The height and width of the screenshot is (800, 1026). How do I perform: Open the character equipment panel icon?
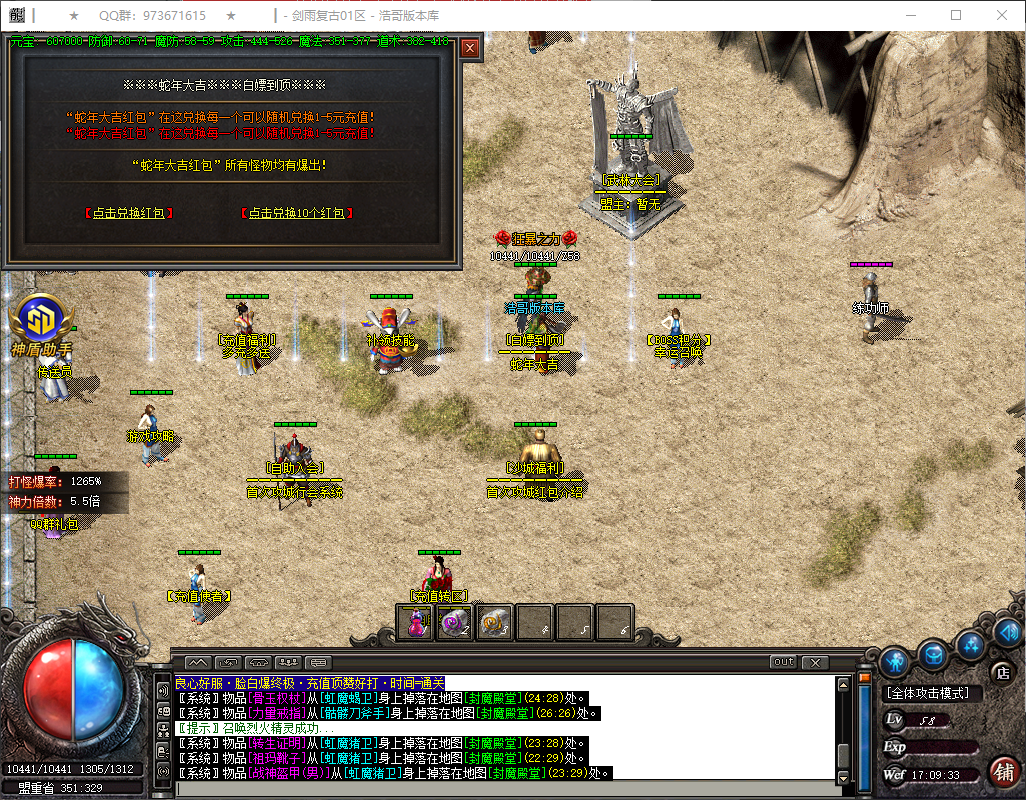click(895, 661)
